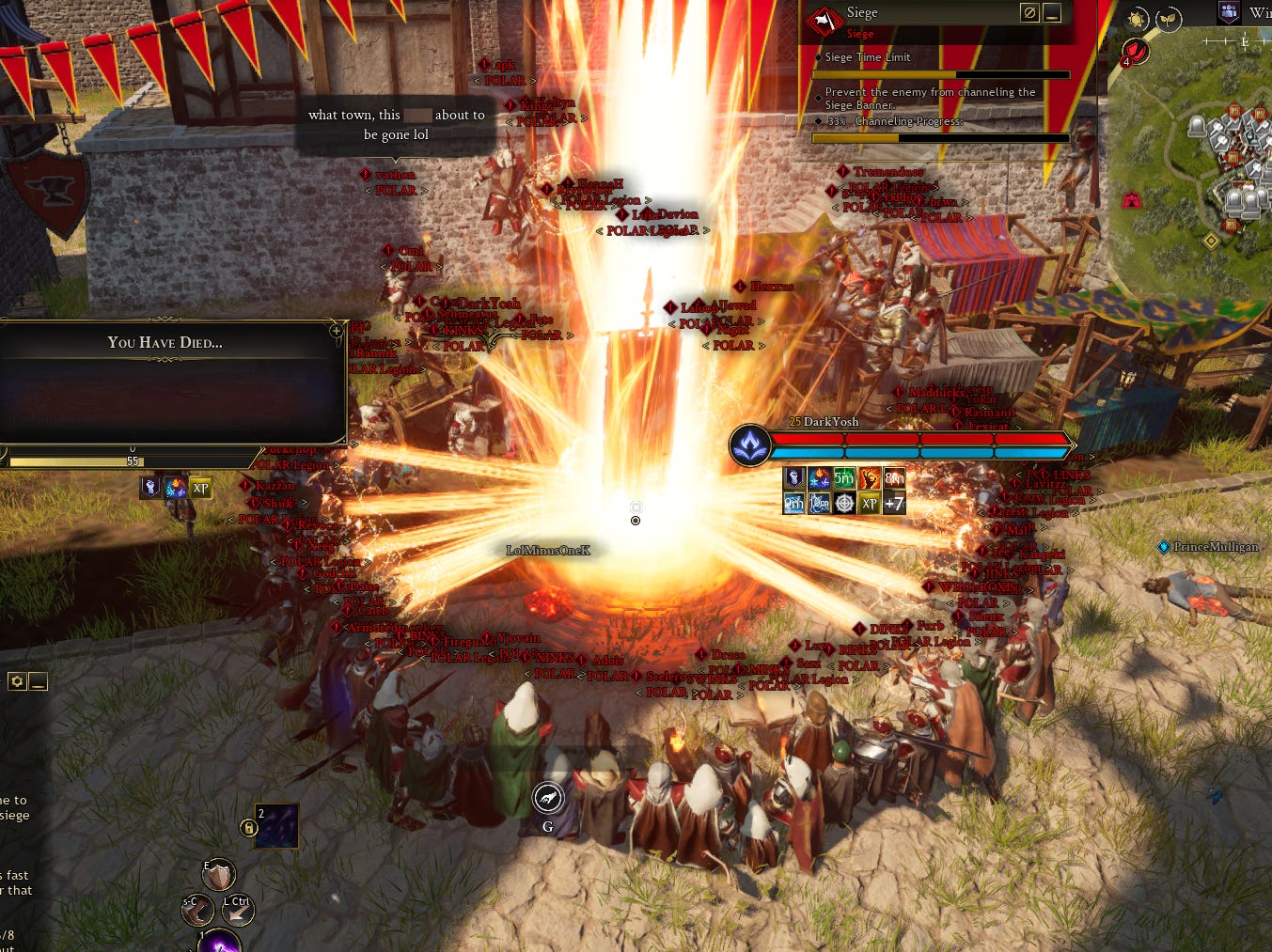Click the yellow diamond marker on the minimap
The height and width of the screenshot is (952, 1272).
tap(1211, 241)
